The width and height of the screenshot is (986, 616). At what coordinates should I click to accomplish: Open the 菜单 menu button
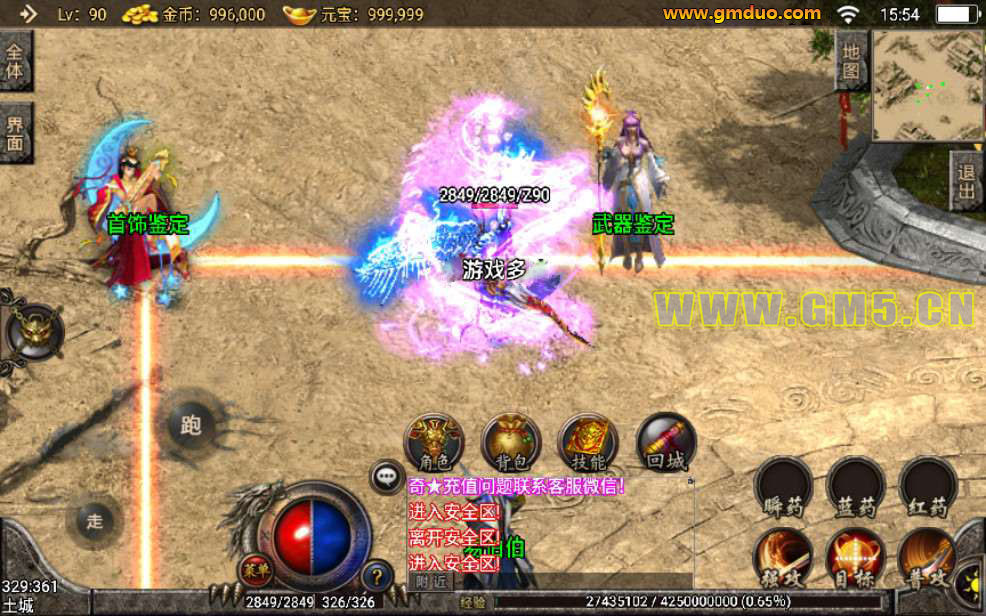coord(255,571)
